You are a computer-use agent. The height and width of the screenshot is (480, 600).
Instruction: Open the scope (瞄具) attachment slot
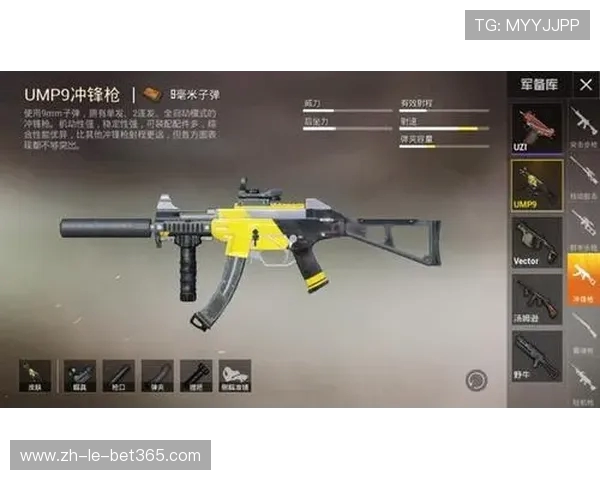pyautogui.click(x=80, y=375)
